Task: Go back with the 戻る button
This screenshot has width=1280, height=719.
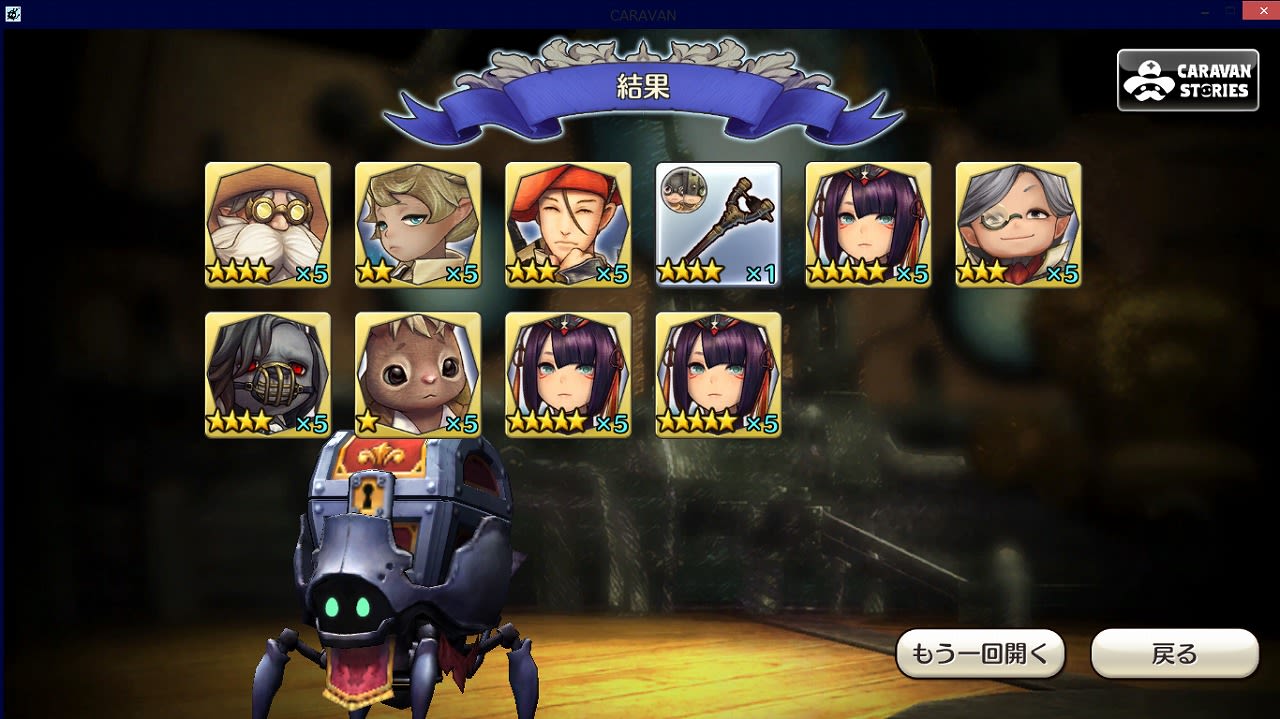Action: point(1174,654)
